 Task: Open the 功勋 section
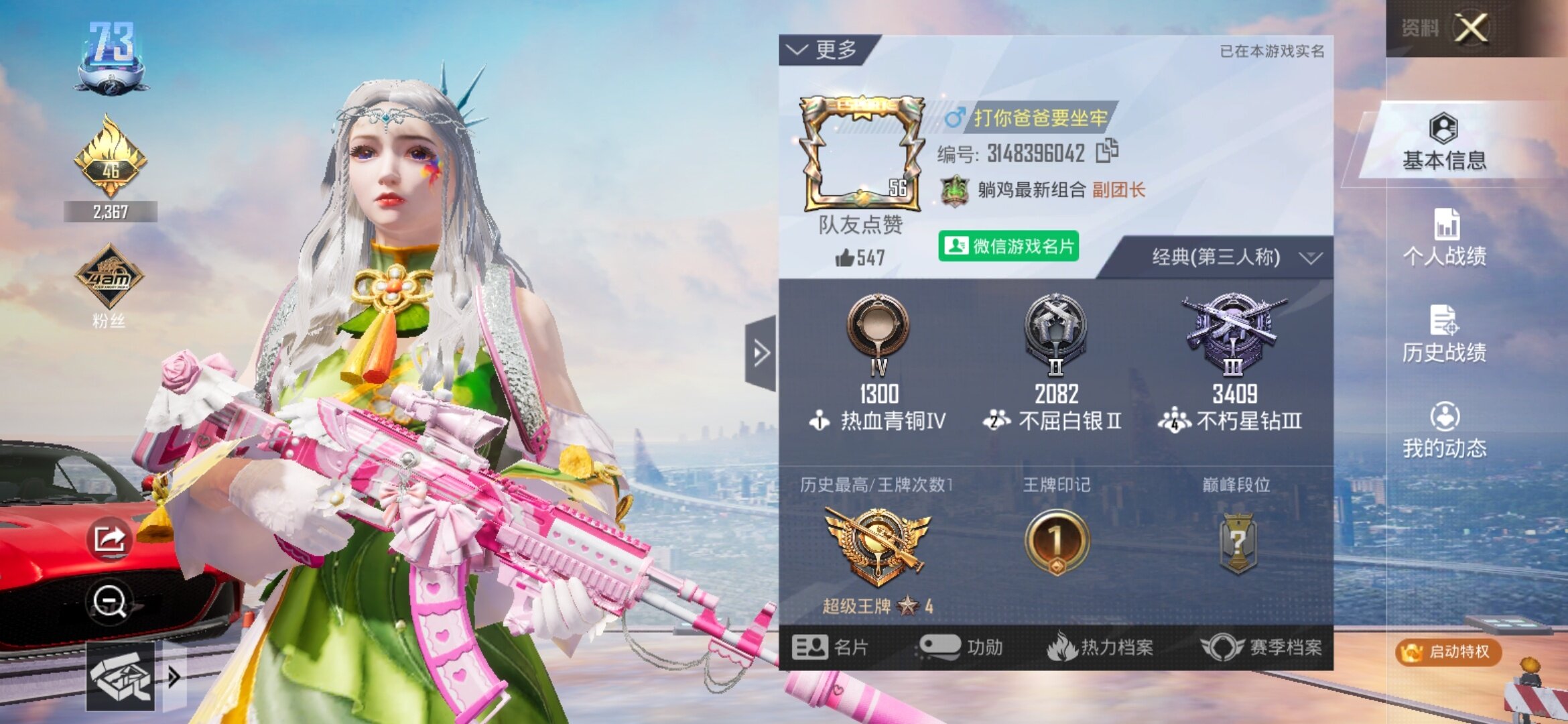[961, 648]
